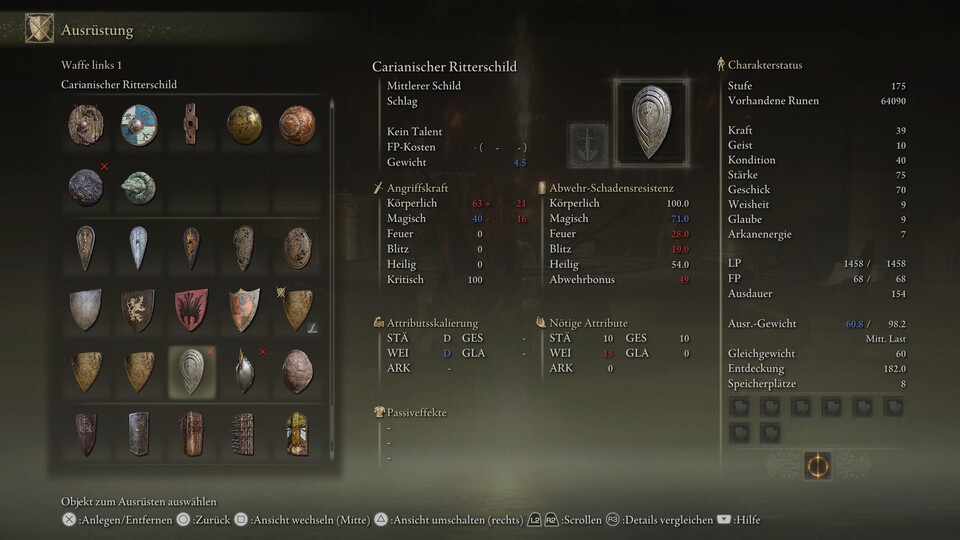
Task: Select the weapon skill icon beside preview
Action: pyautogui.click(x=588, y=145)
